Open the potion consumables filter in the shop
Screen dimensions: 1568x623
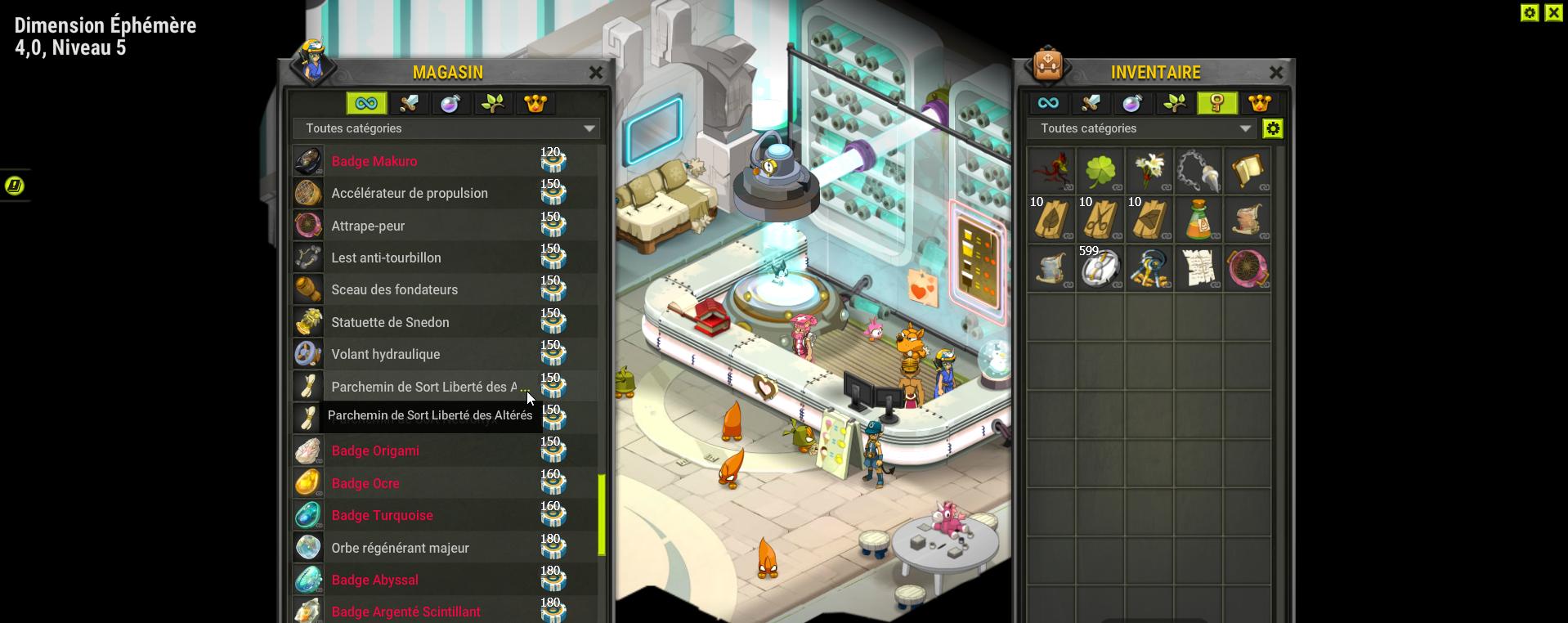click(x=451, y=103)
